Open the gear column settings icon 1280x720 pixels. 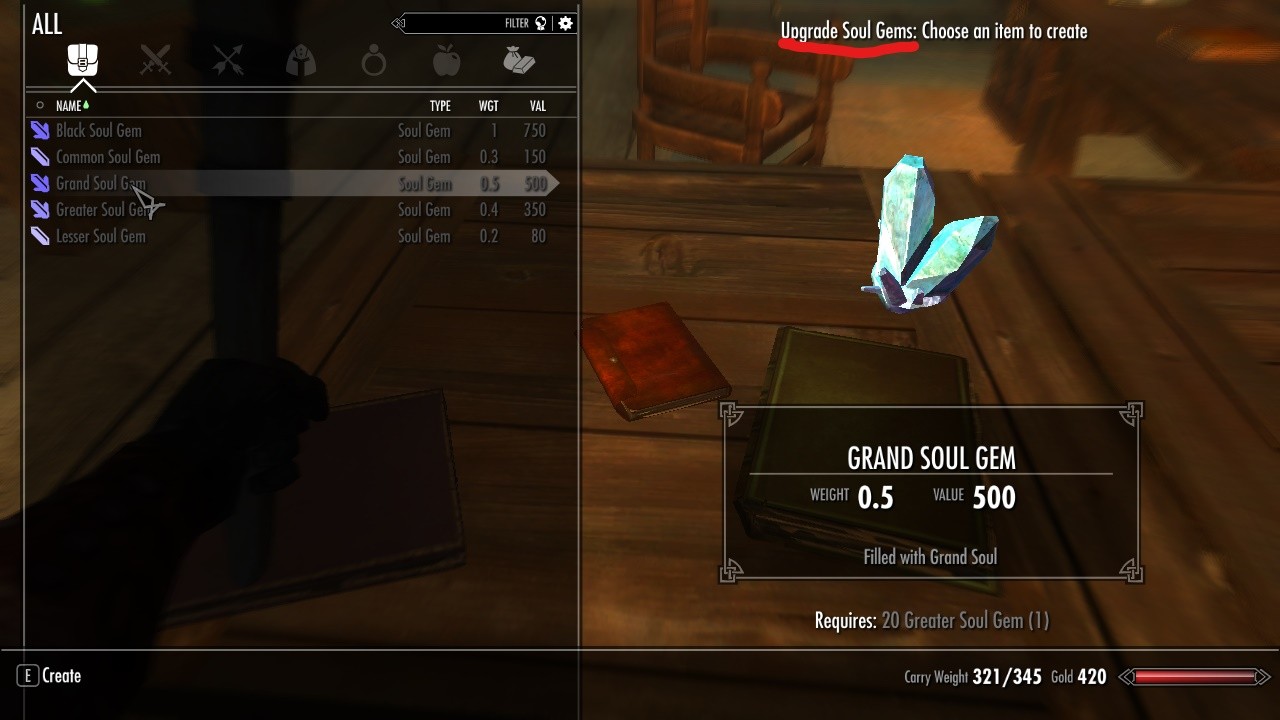click(566, 23)
